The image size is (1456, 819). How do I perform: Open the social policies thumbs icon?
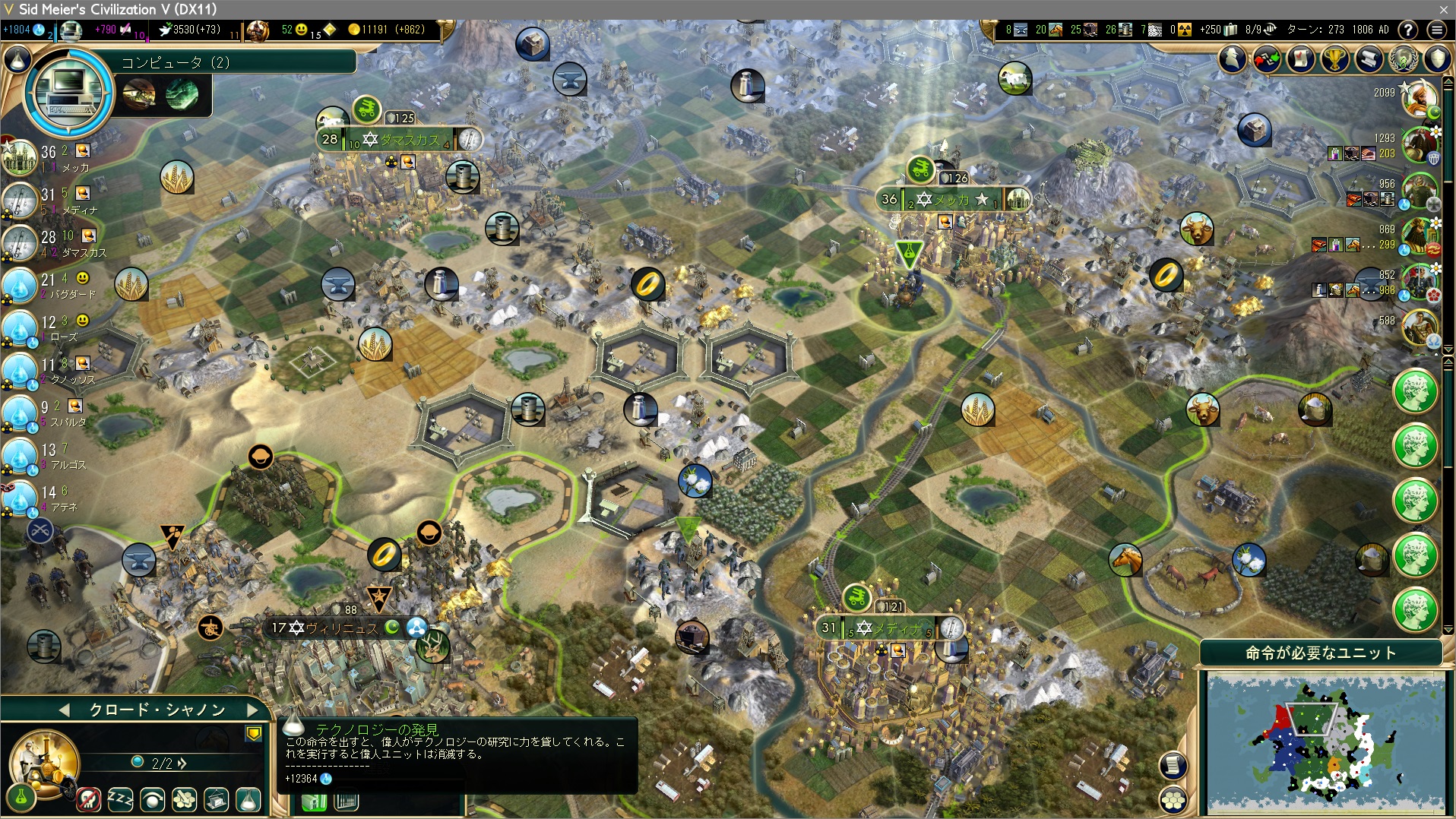pos(1267,59)
